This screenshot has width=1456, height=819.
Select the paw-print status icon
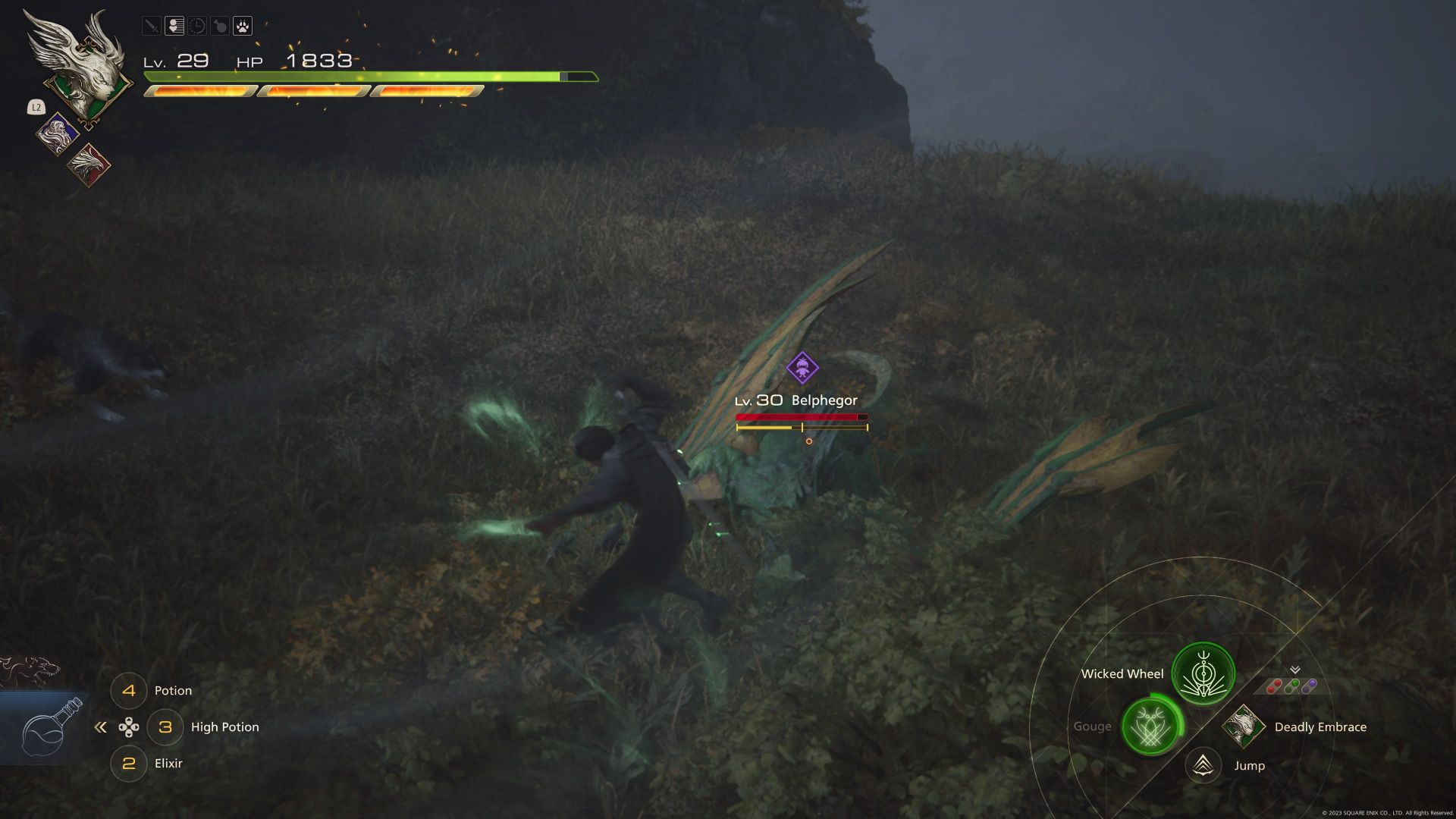241,27
